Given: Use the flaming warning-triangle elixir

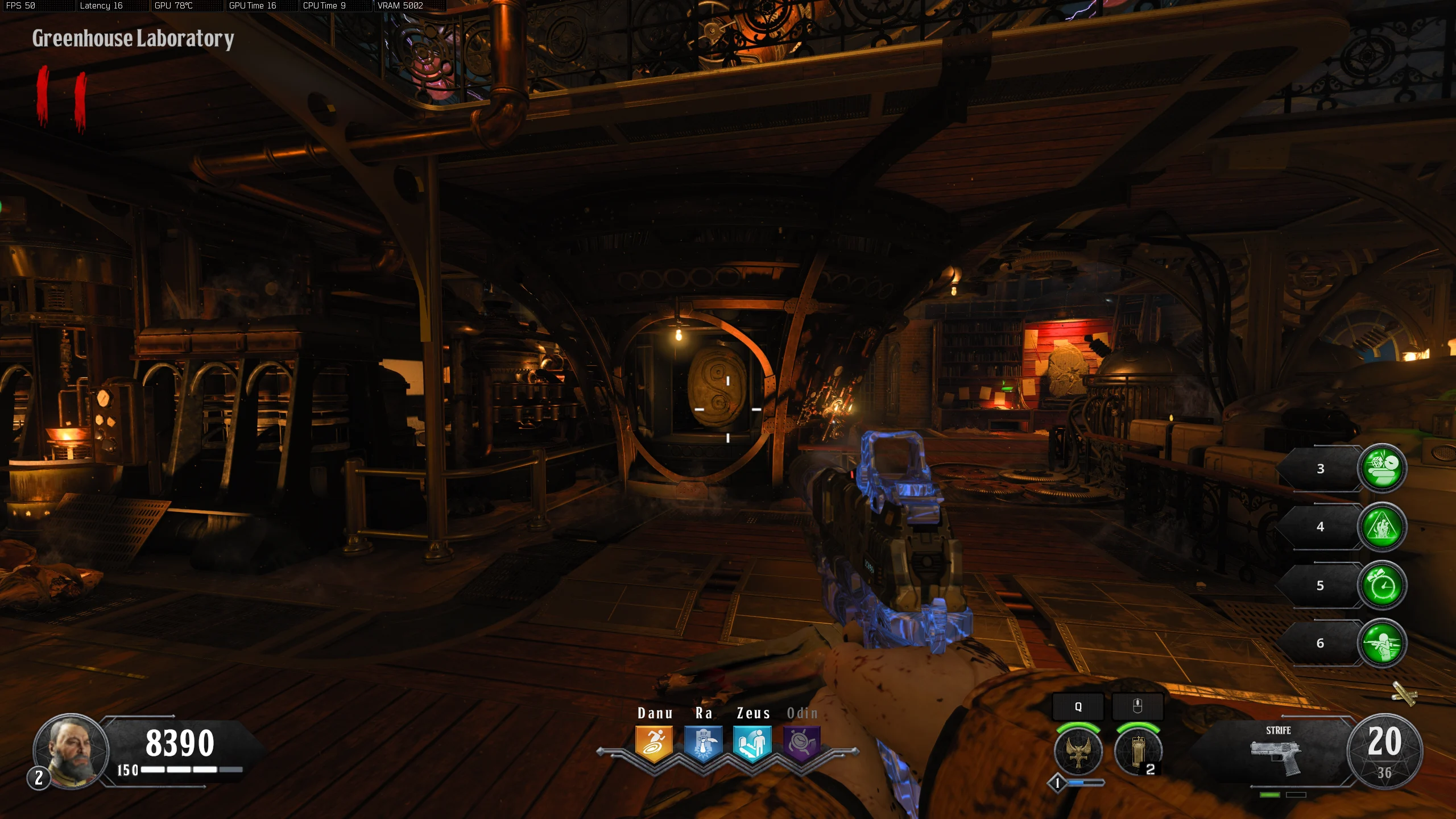Looking at the screenshot, I should click(1381, 527).
